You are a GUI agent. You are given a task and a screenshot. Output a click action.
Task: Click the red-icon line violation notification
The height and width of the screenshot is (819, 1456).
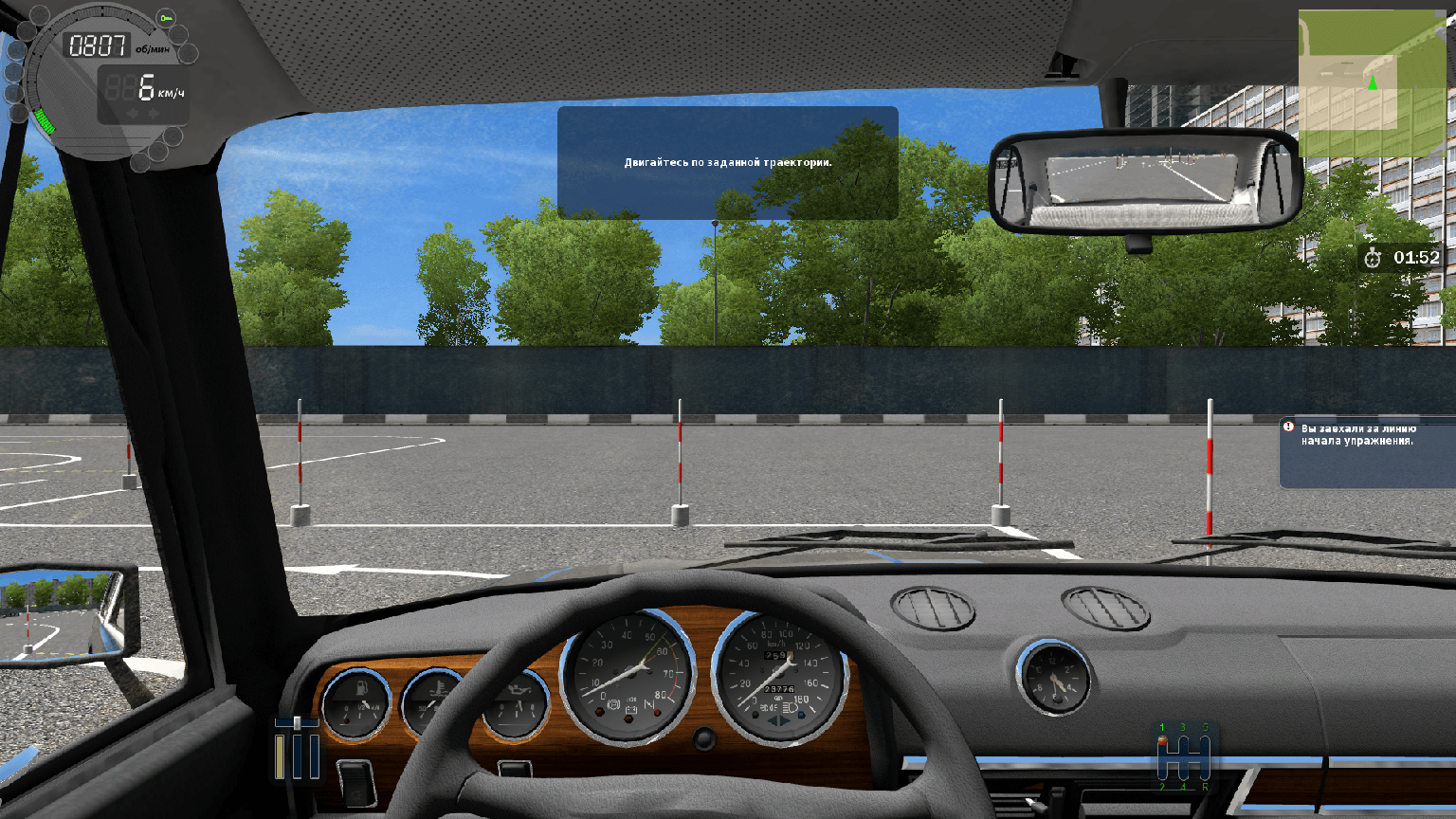1367,452
